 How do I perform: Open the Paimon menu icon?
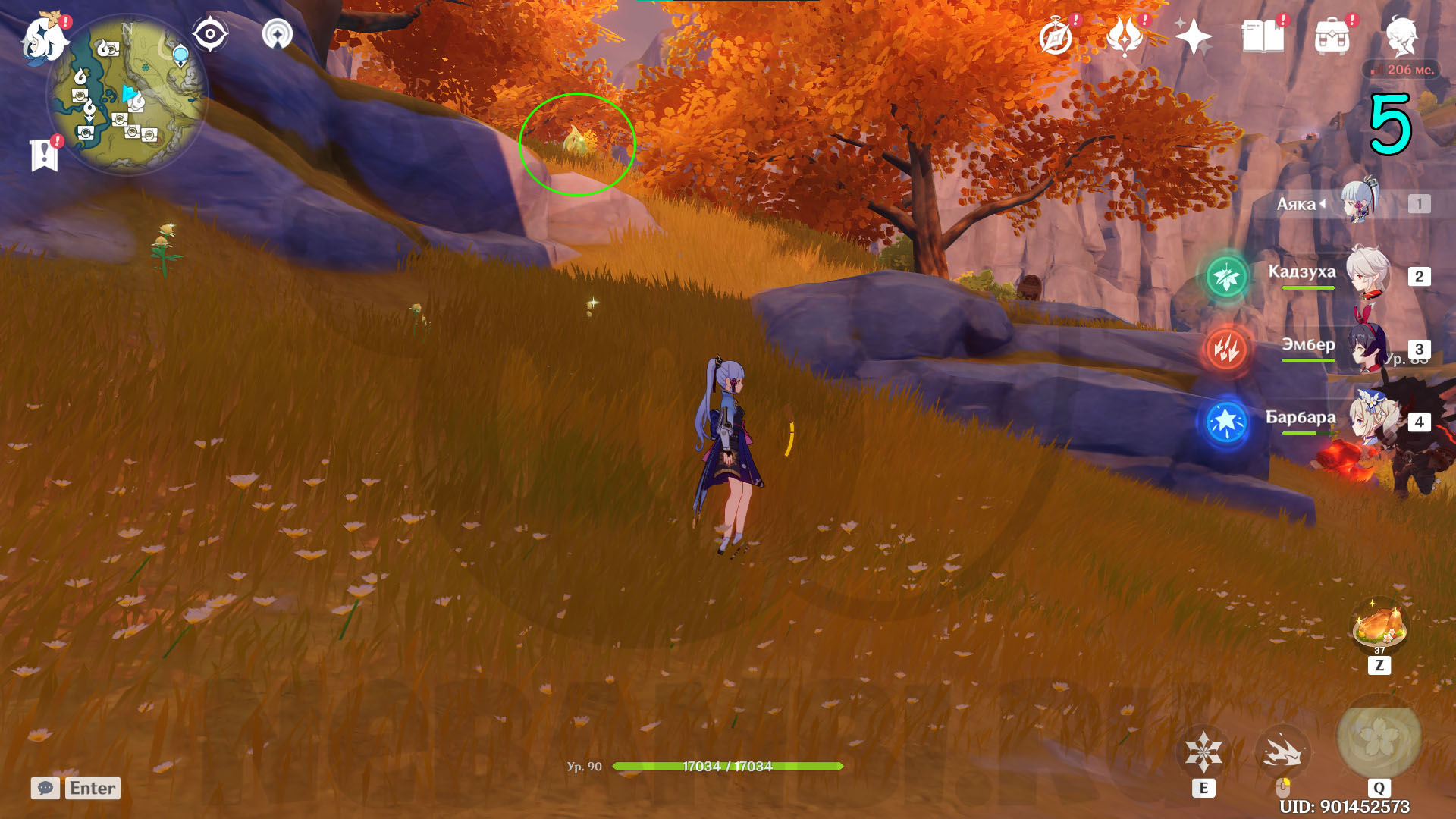[x=44, y=38]
